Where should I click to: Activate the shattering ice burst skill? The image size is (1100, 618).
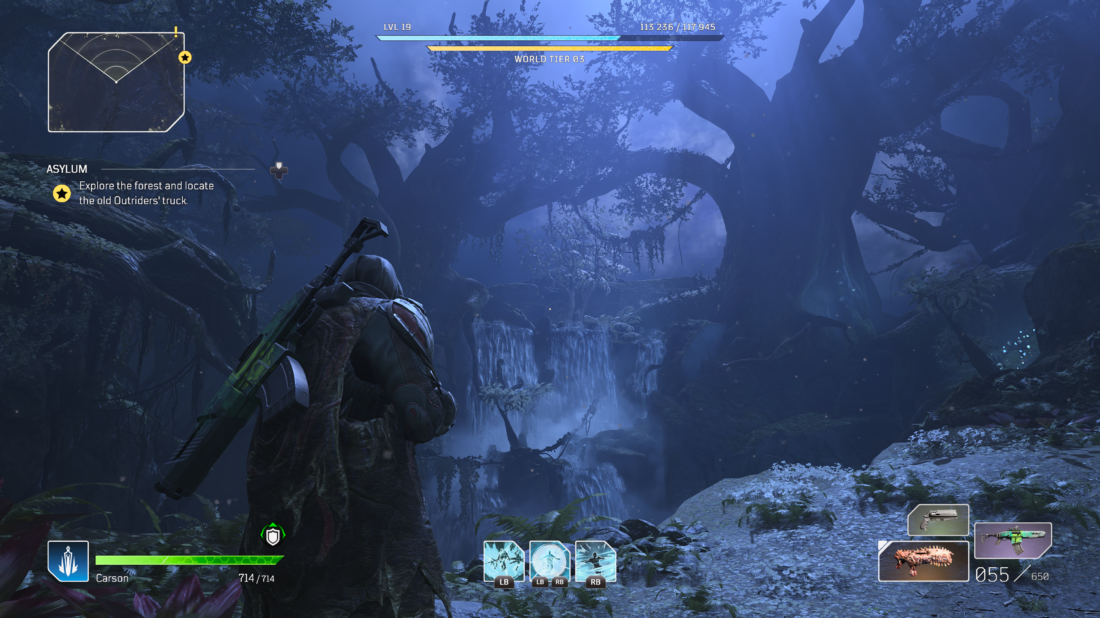click(503, 561)
